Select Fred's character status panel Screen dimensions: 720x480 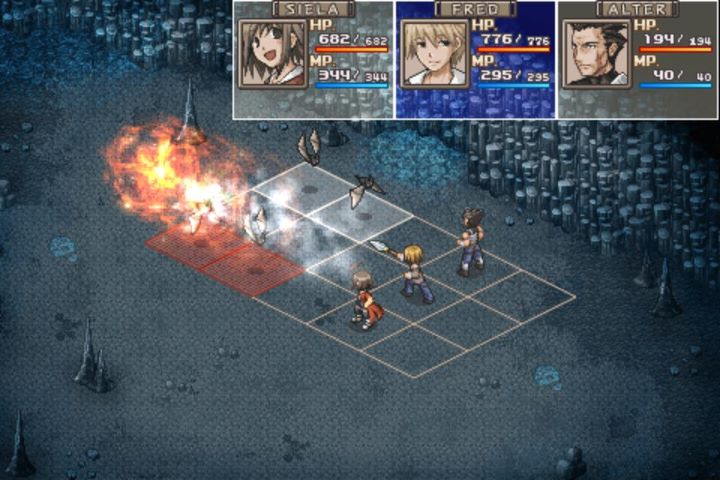(x=476, y=60)
